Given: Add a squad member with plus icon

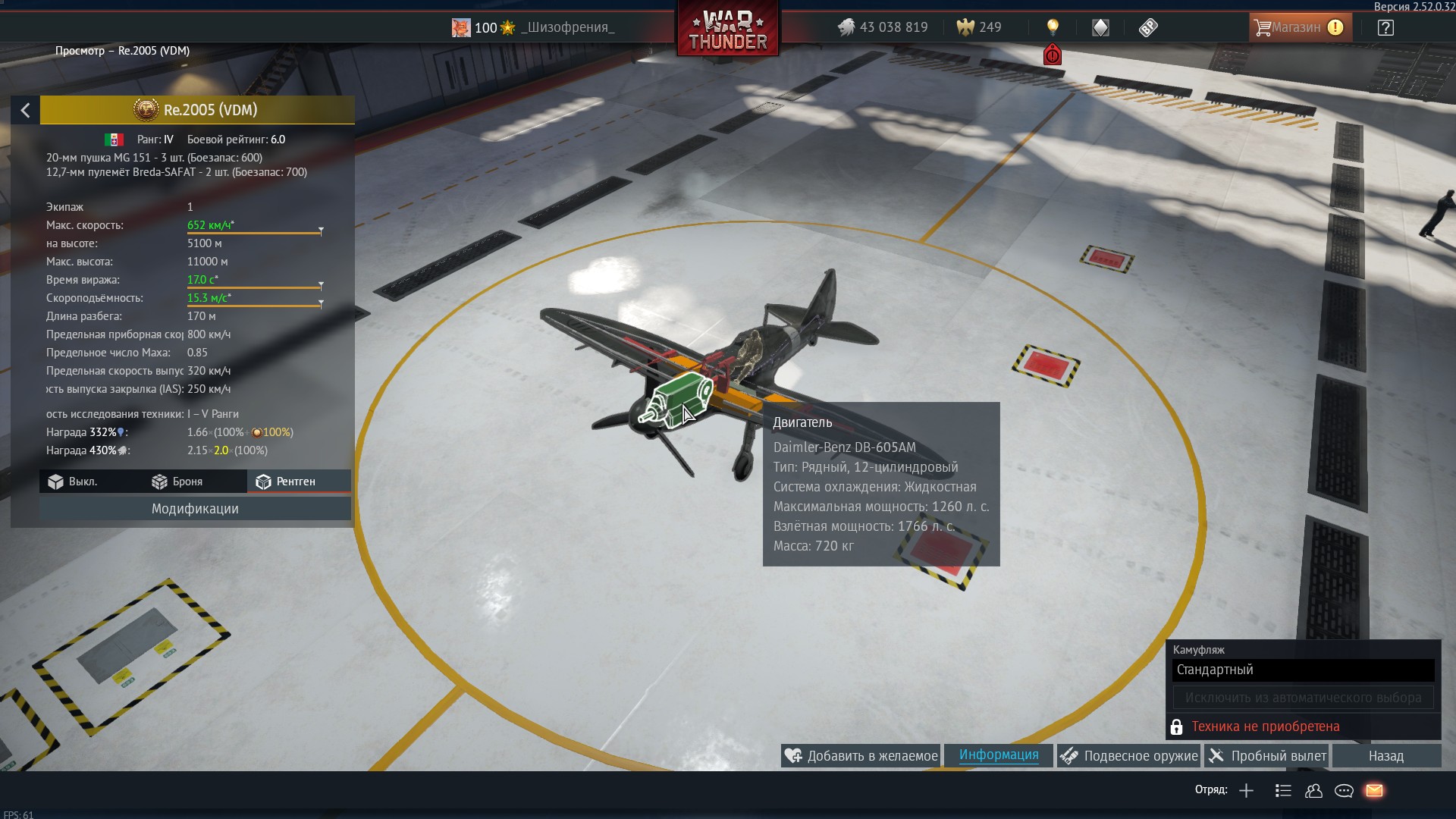Looking at the screenshot, I should pos(1246,791).
